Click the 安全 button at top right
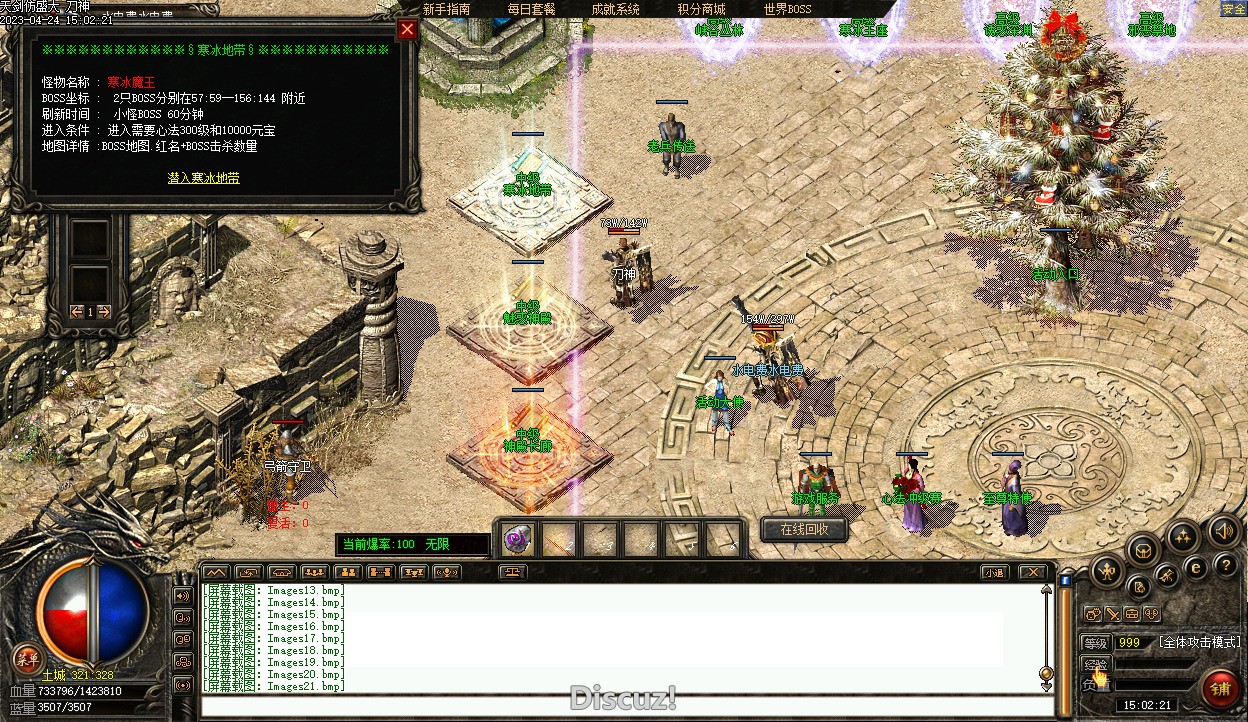 pos(1233,9)
